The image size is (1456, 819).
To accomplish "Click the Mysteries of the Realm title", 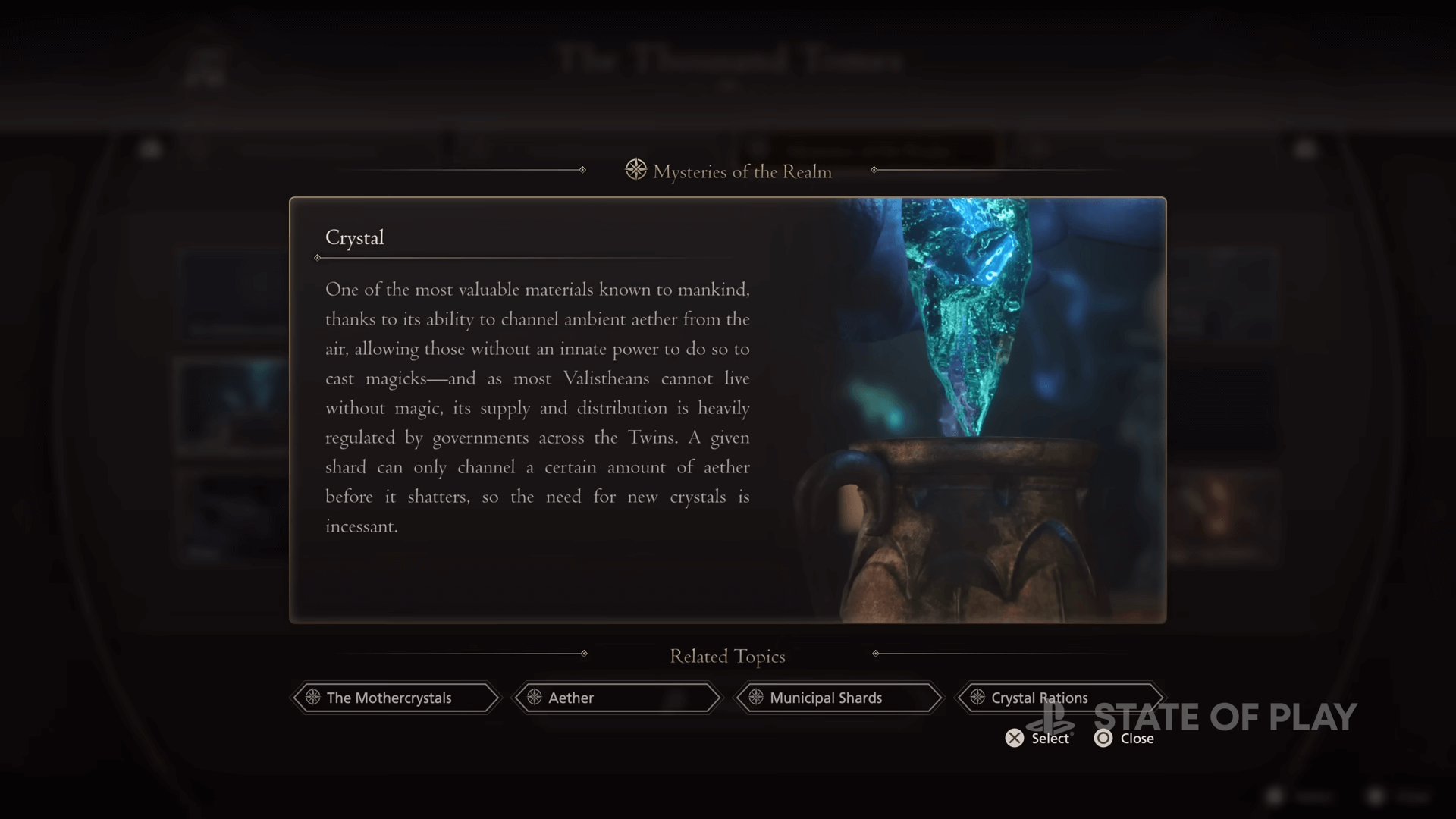I will [x=742, y=171].
